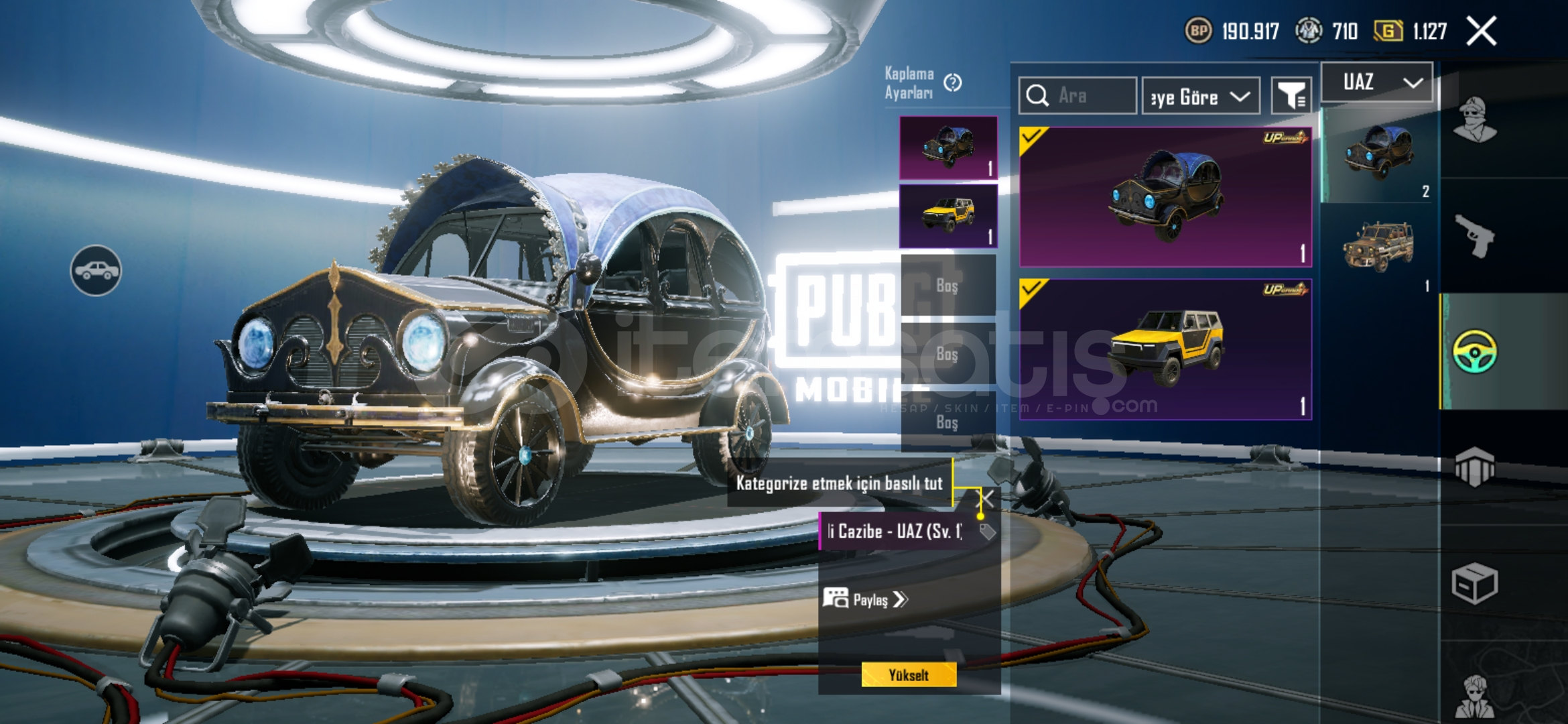Choose the carriage skin in equipped slot

point(948,147)
